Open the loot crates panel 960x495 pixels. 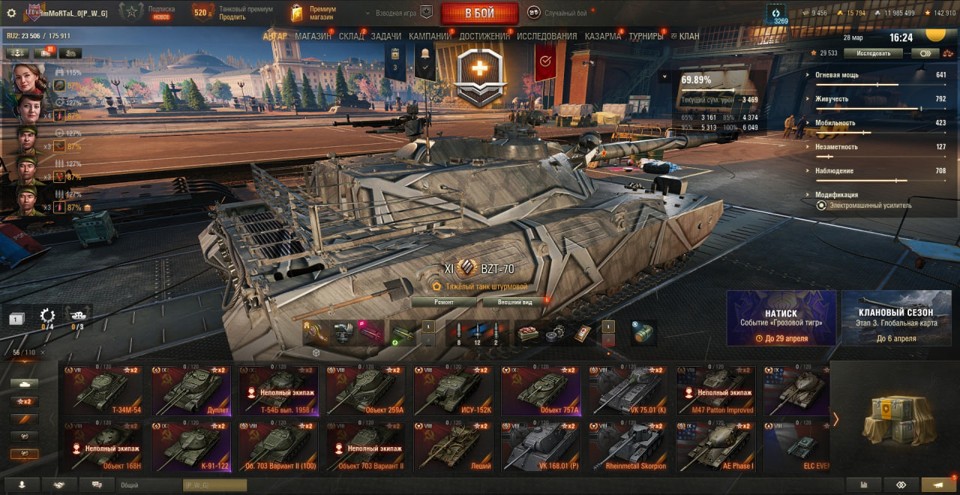point(893,418)
